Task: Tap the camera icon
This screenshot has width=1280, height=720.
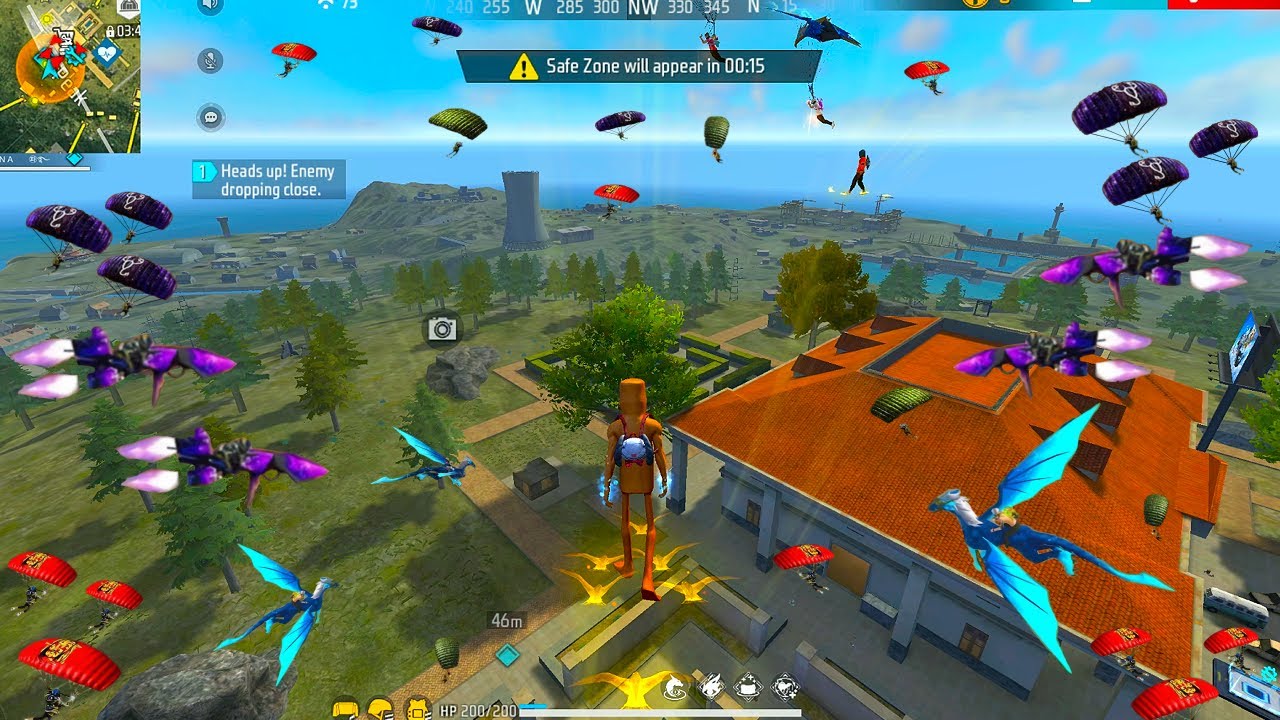Action: 442,329
